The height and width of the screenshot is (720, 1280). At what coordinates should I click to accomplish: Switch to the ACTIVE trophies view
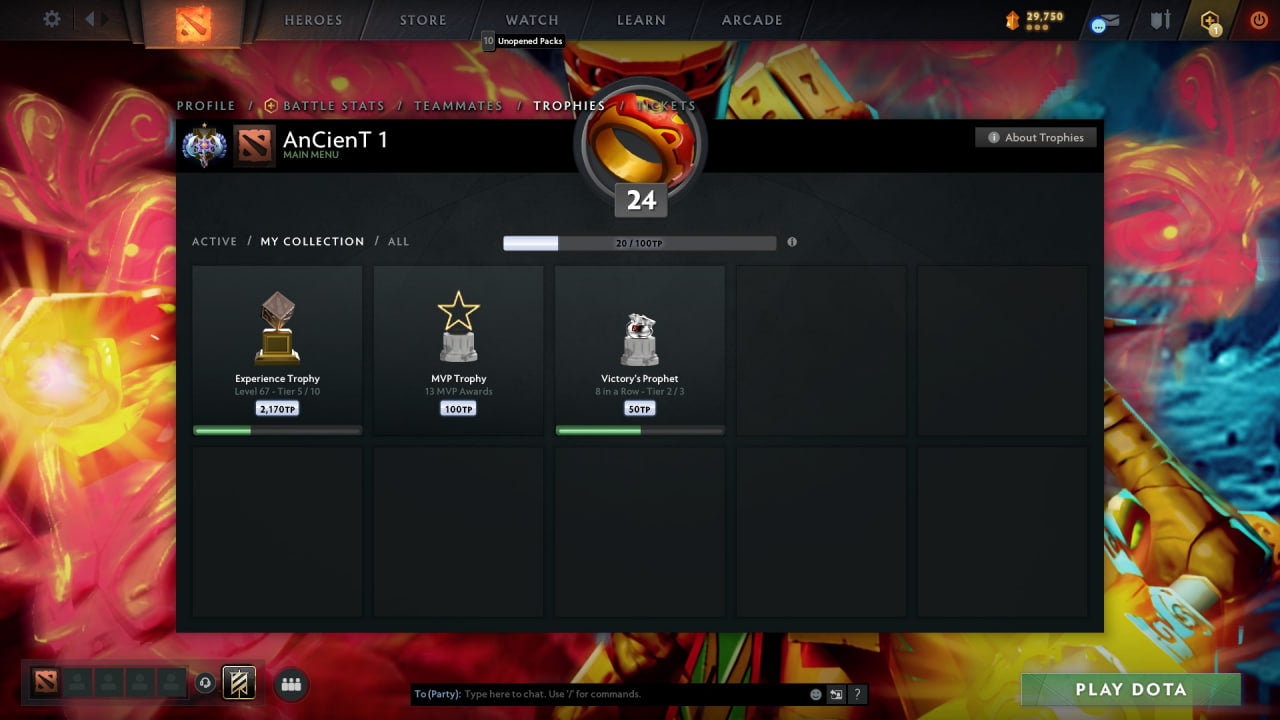[x=214, y=241]
